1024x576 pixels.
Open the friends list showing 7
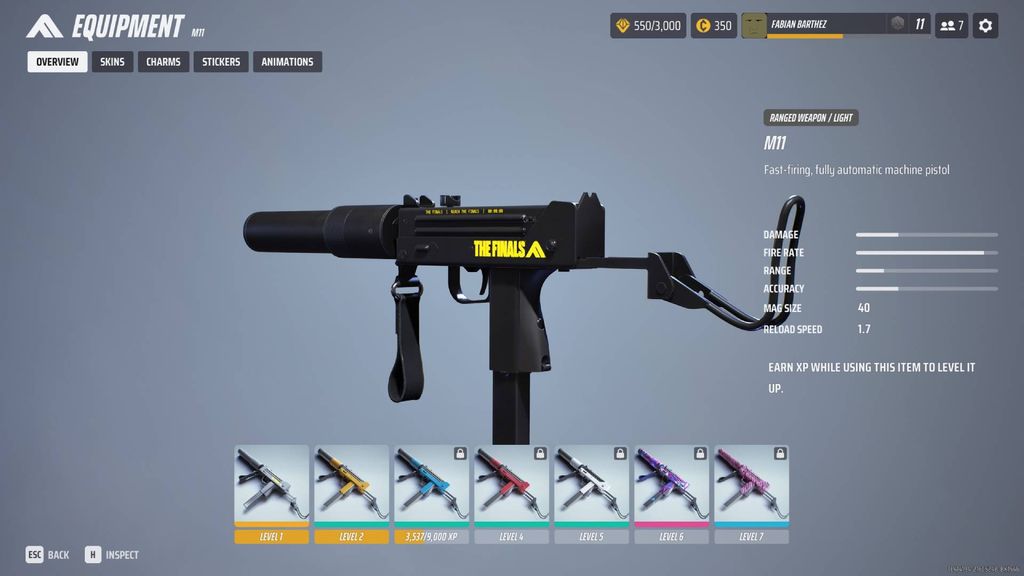(951, 25)
